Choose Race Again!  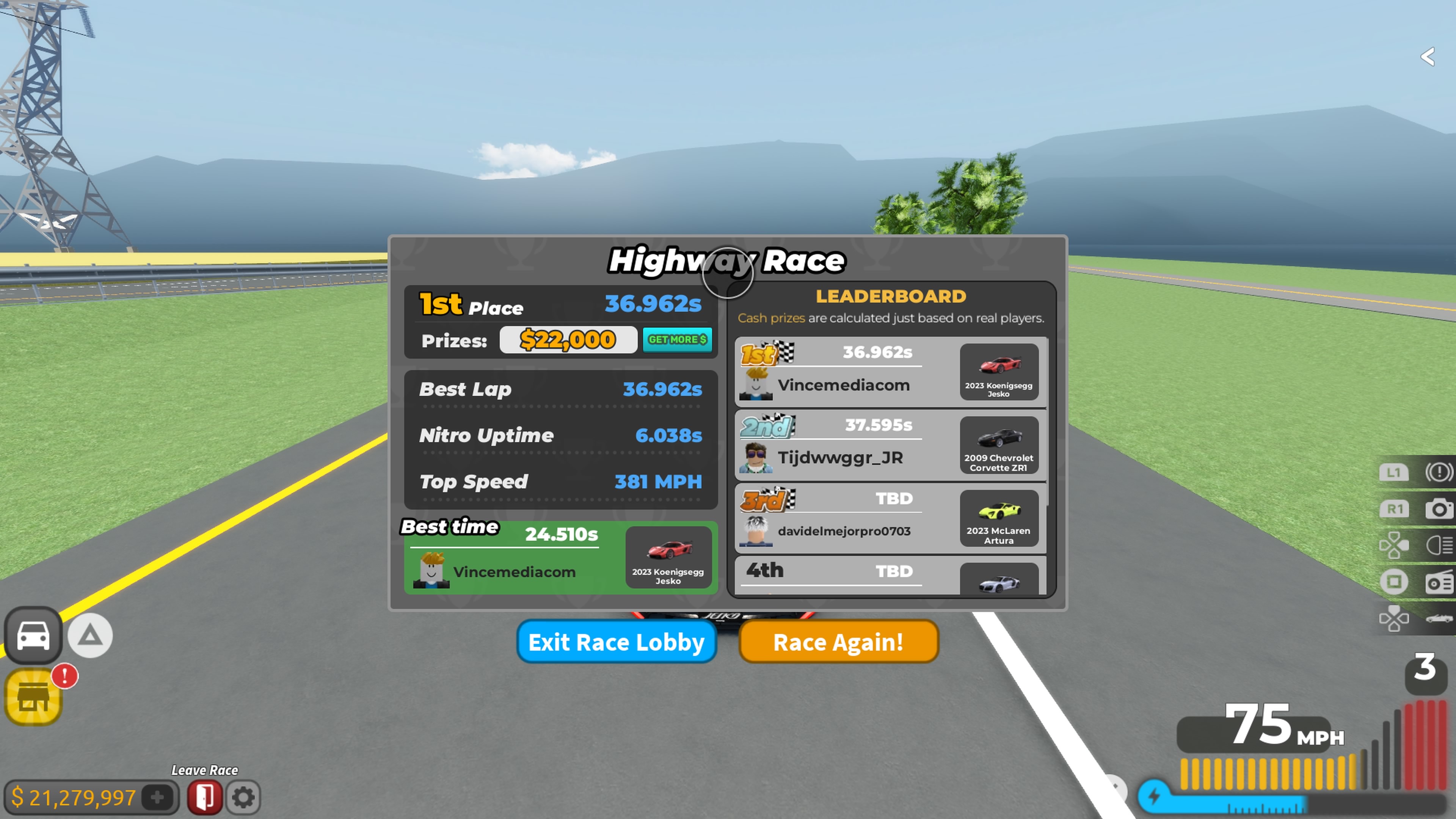pos(838,642)
